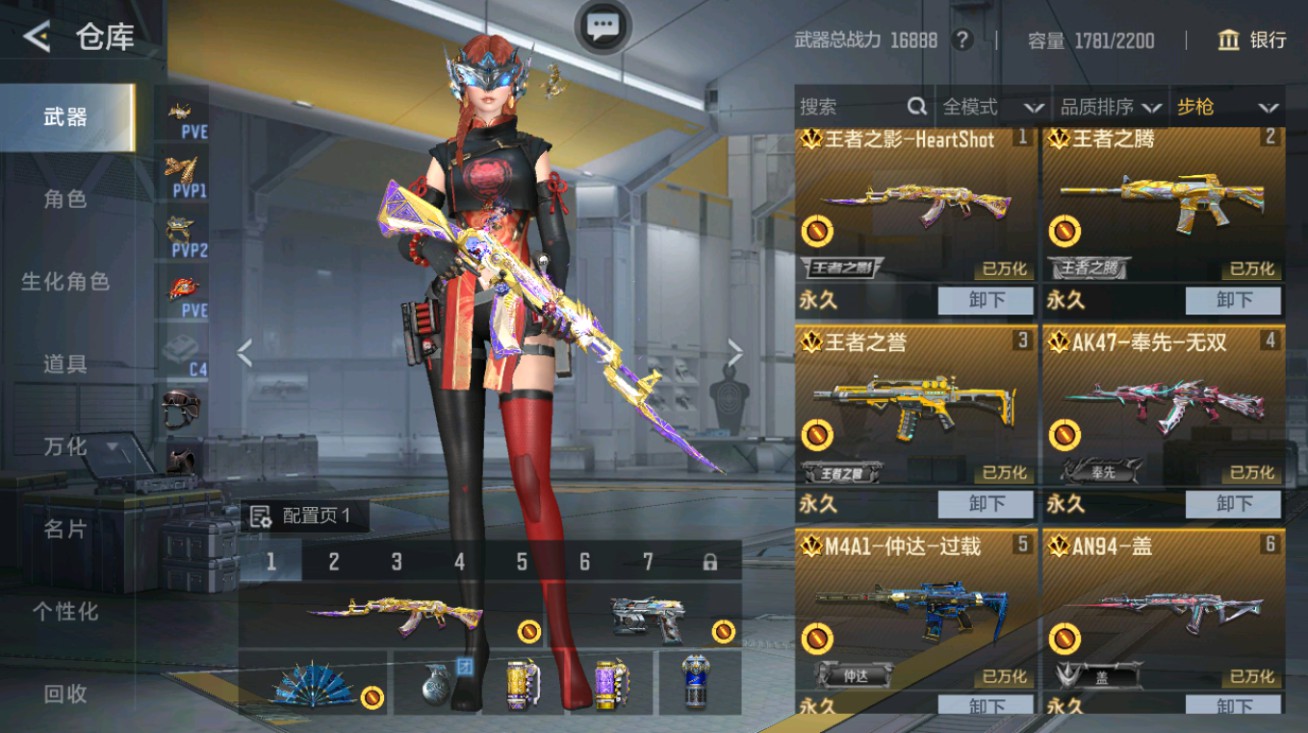The image size is (1308, 733).
Task: Switch to the 角色 sidebar tab
Action: pyautogui.click(x=65, y=198)
